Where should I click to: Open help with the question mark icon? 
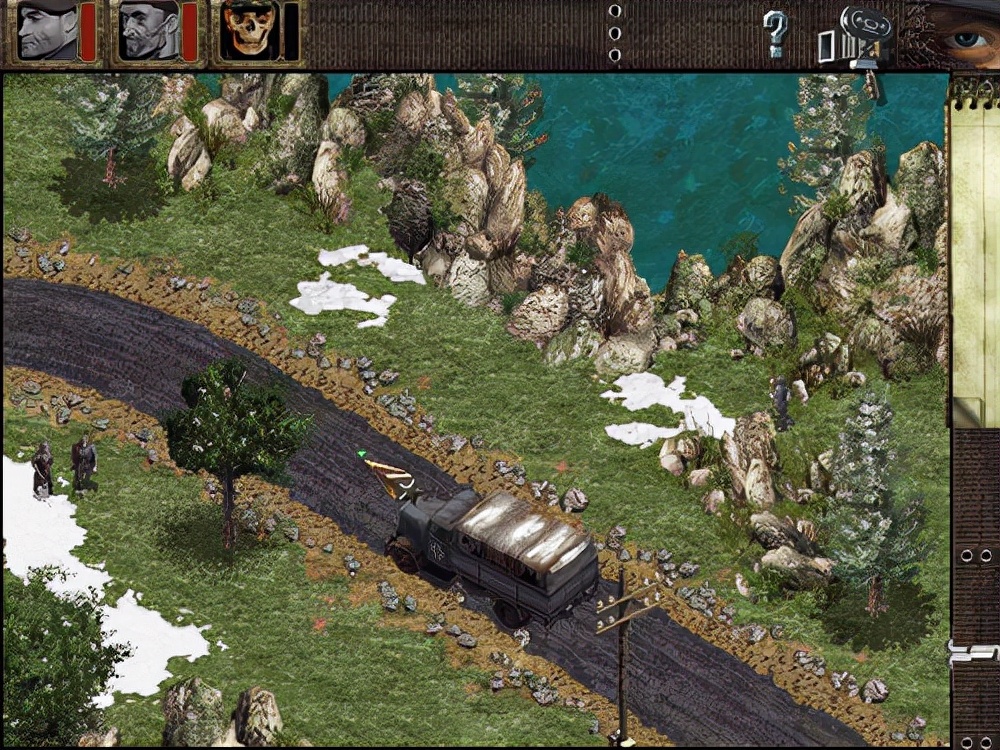coord(775,34)
